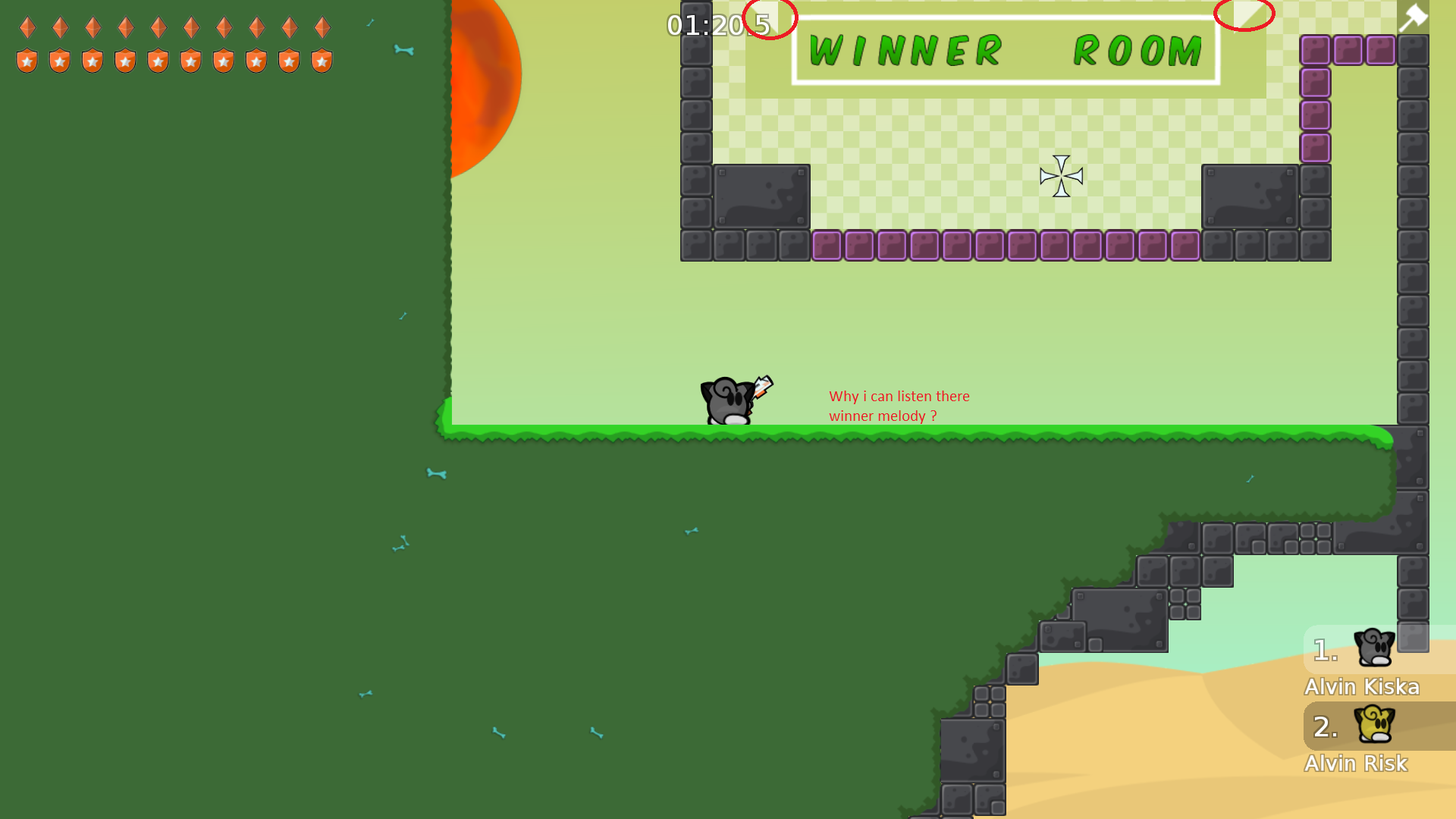Screen dimensions: 1456x819
Task: Click the rightmost star shield badge
Action: (x=322, y=59)
